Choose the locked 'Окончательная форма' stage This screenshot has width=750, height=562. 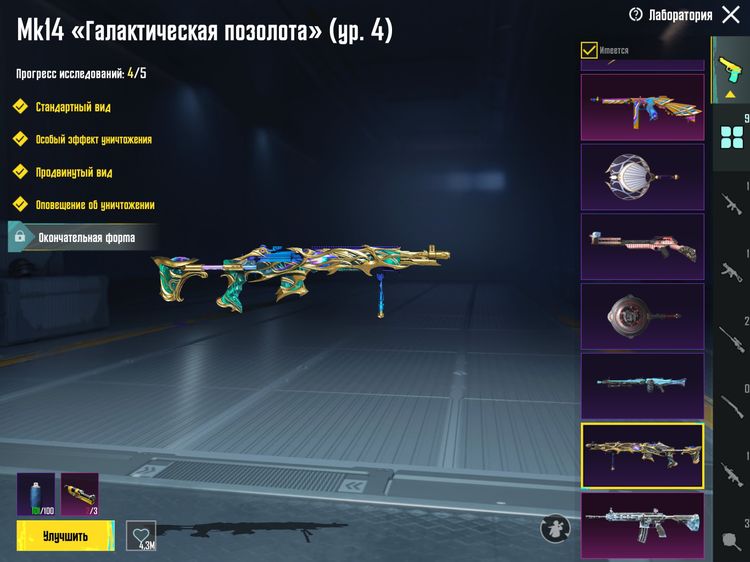tap(72, 237)
